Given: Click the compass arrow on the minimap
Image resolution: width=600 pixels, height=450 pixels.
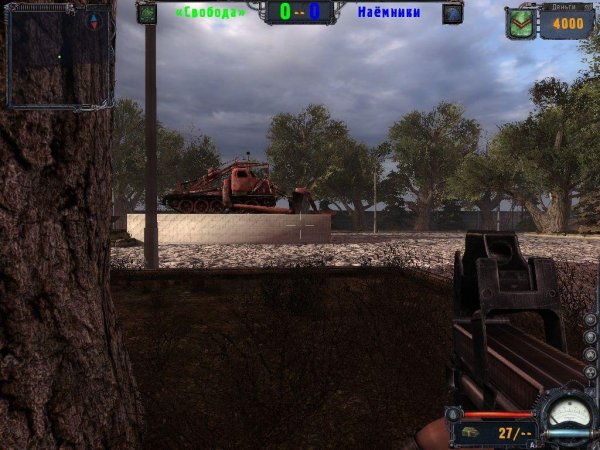Looking at the screenshot, I should click(95, 20).
